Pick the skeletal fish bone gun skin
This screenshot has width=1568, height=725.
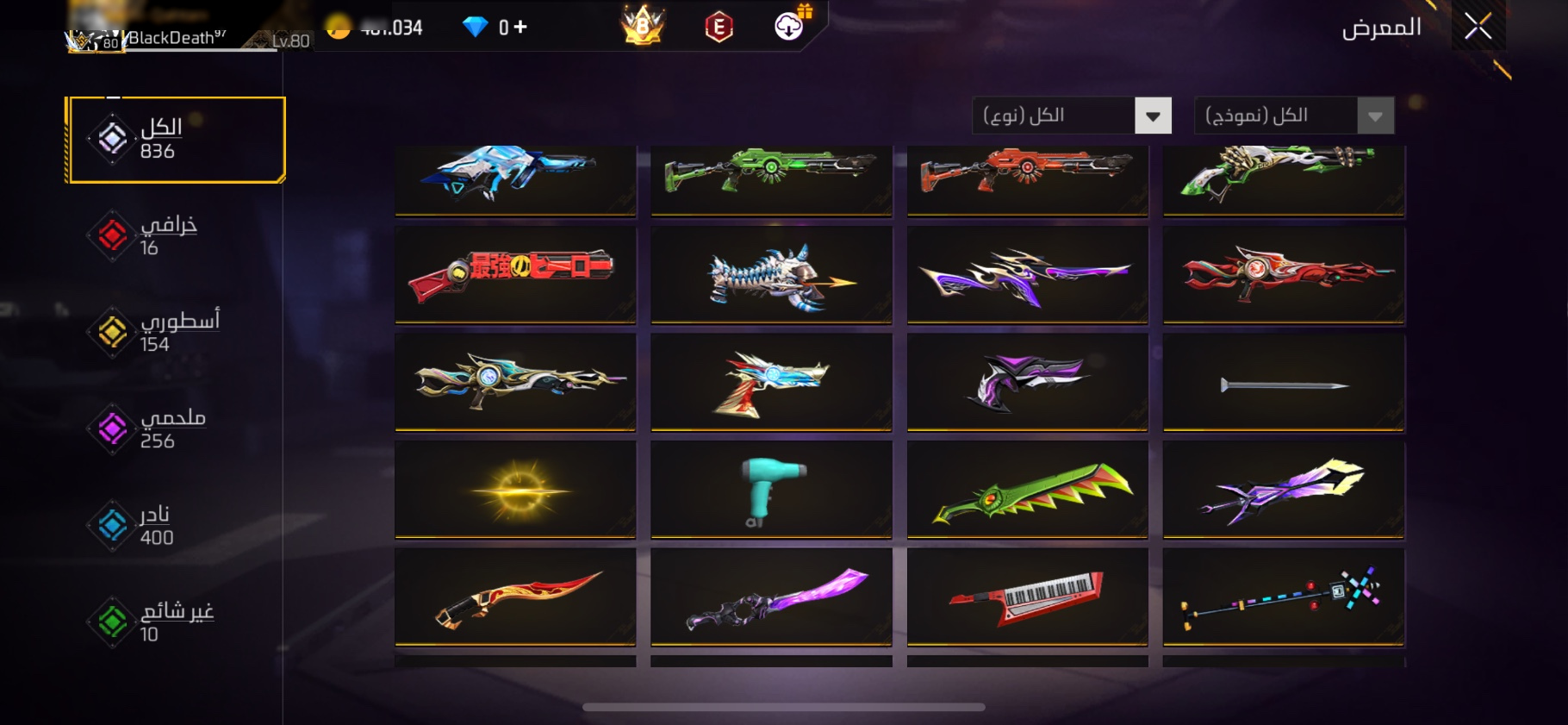[771, 275]
